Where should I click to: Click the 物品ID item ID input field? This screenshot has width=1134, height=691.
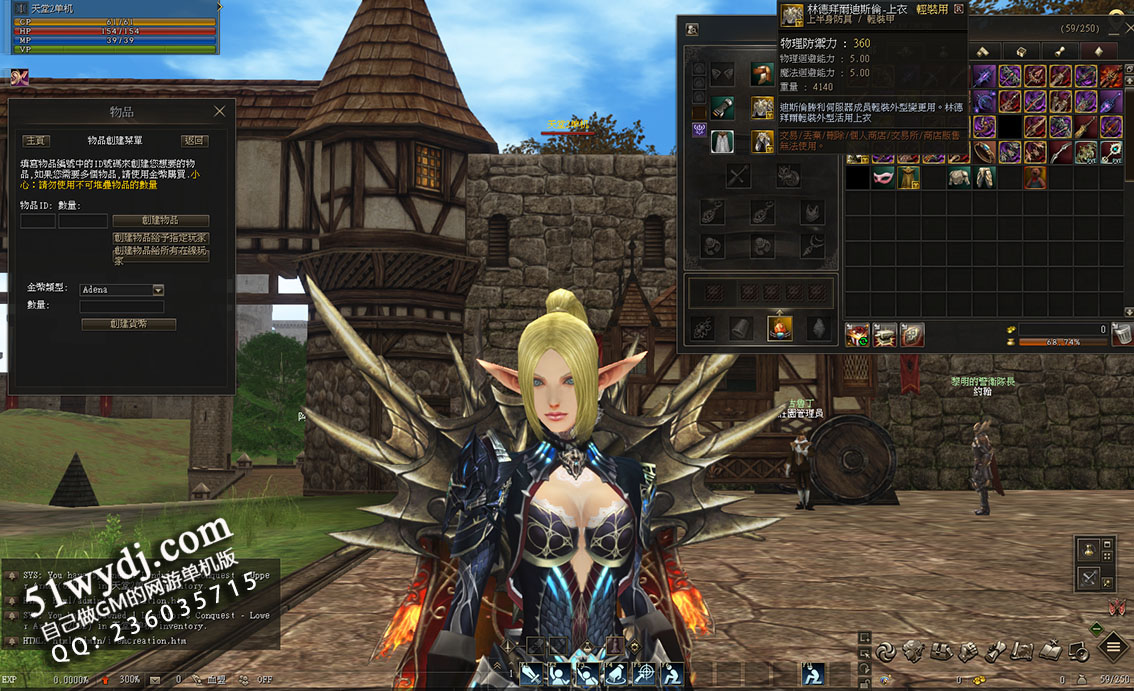38,221
